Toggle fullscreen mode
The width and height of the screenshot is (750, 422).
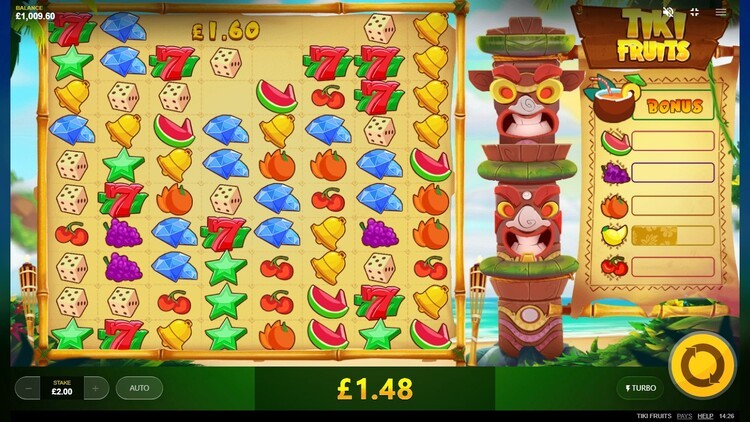(695, 12)
